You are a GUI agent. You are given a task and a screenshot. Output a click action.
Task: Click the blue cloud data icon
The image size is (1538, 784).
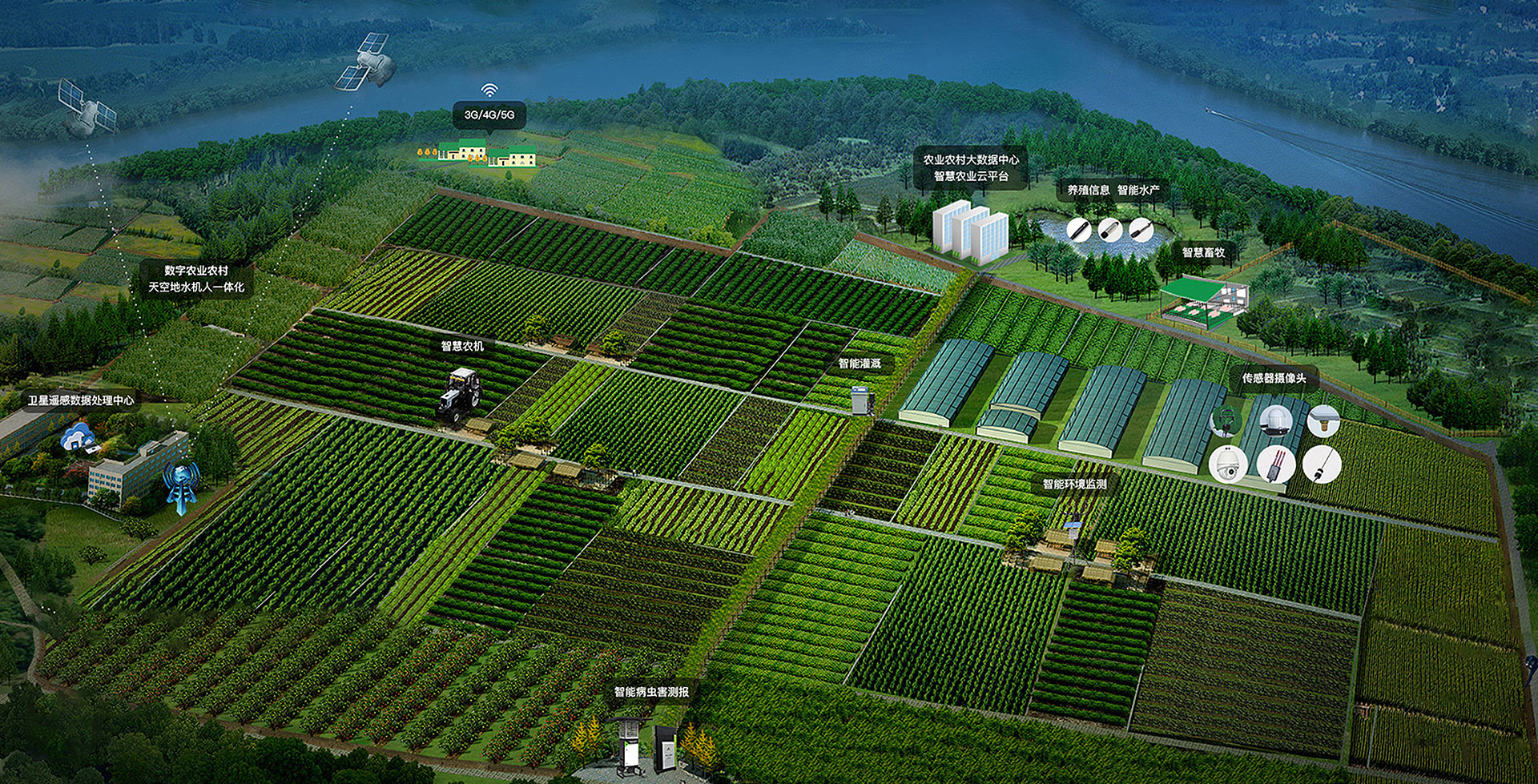click(x=79, y=436)
